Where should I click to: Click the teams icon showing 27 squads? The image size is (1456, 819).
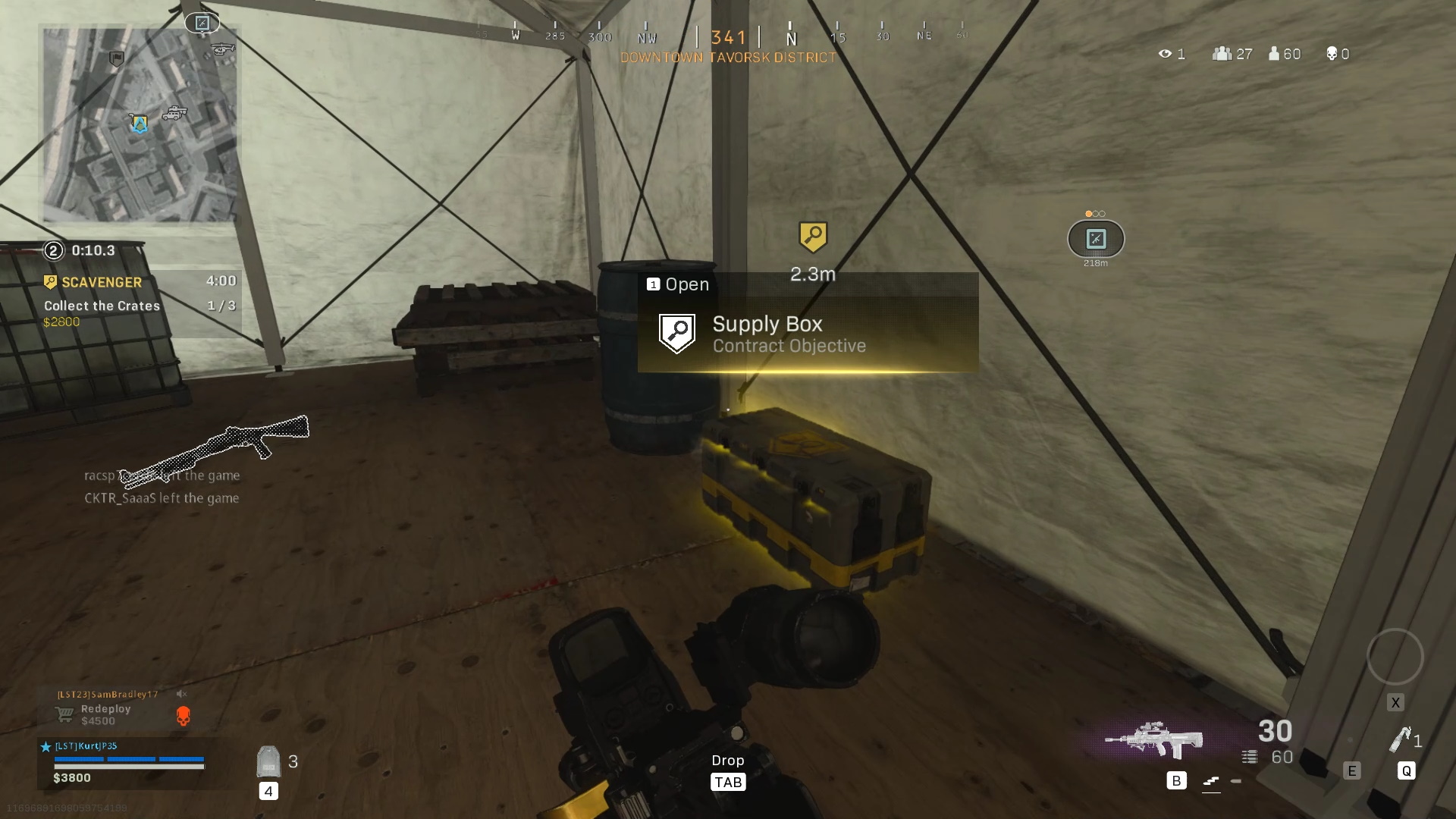coord(1222,53)
